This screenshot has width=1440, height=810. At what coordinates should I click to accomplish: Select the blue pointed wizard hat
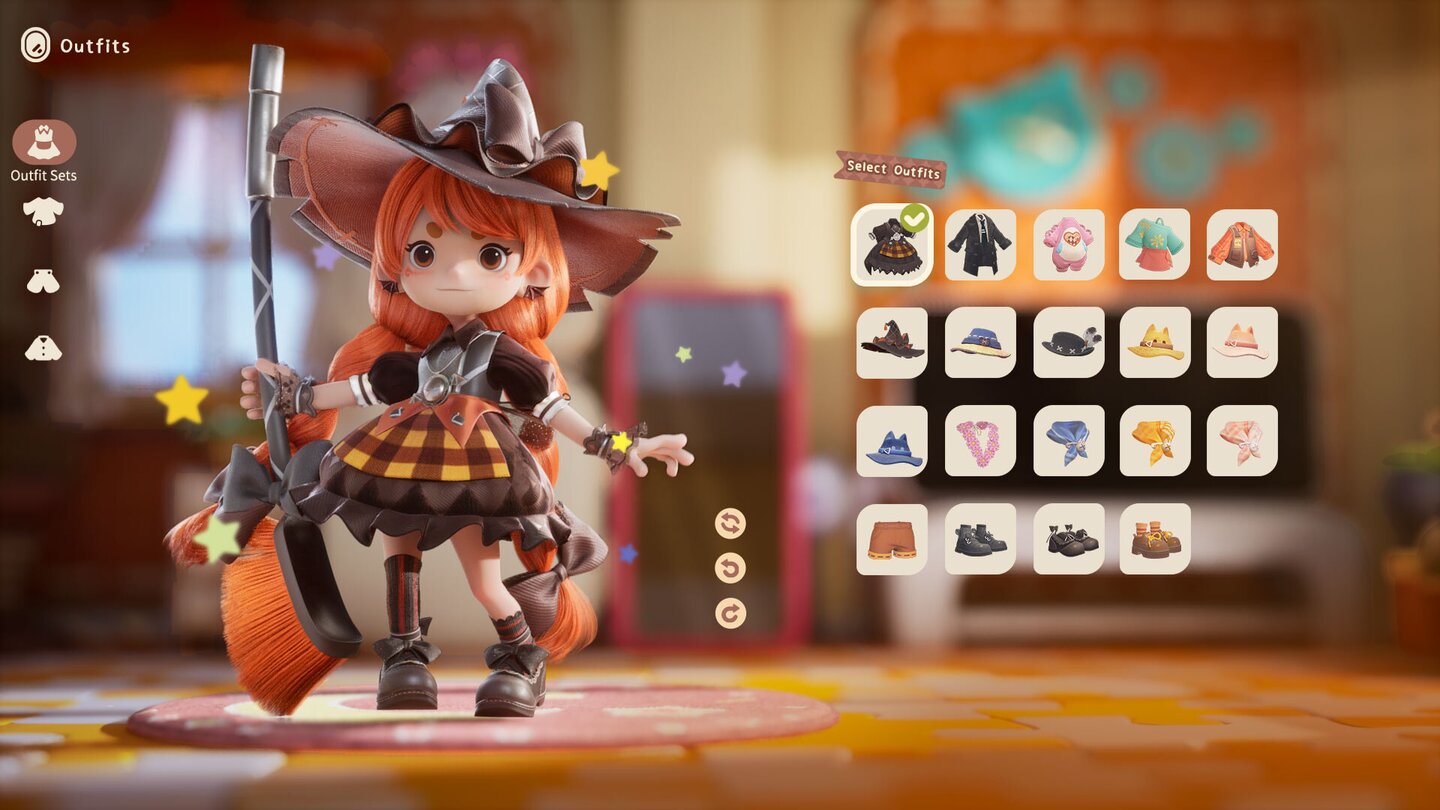tap(891, 440)
